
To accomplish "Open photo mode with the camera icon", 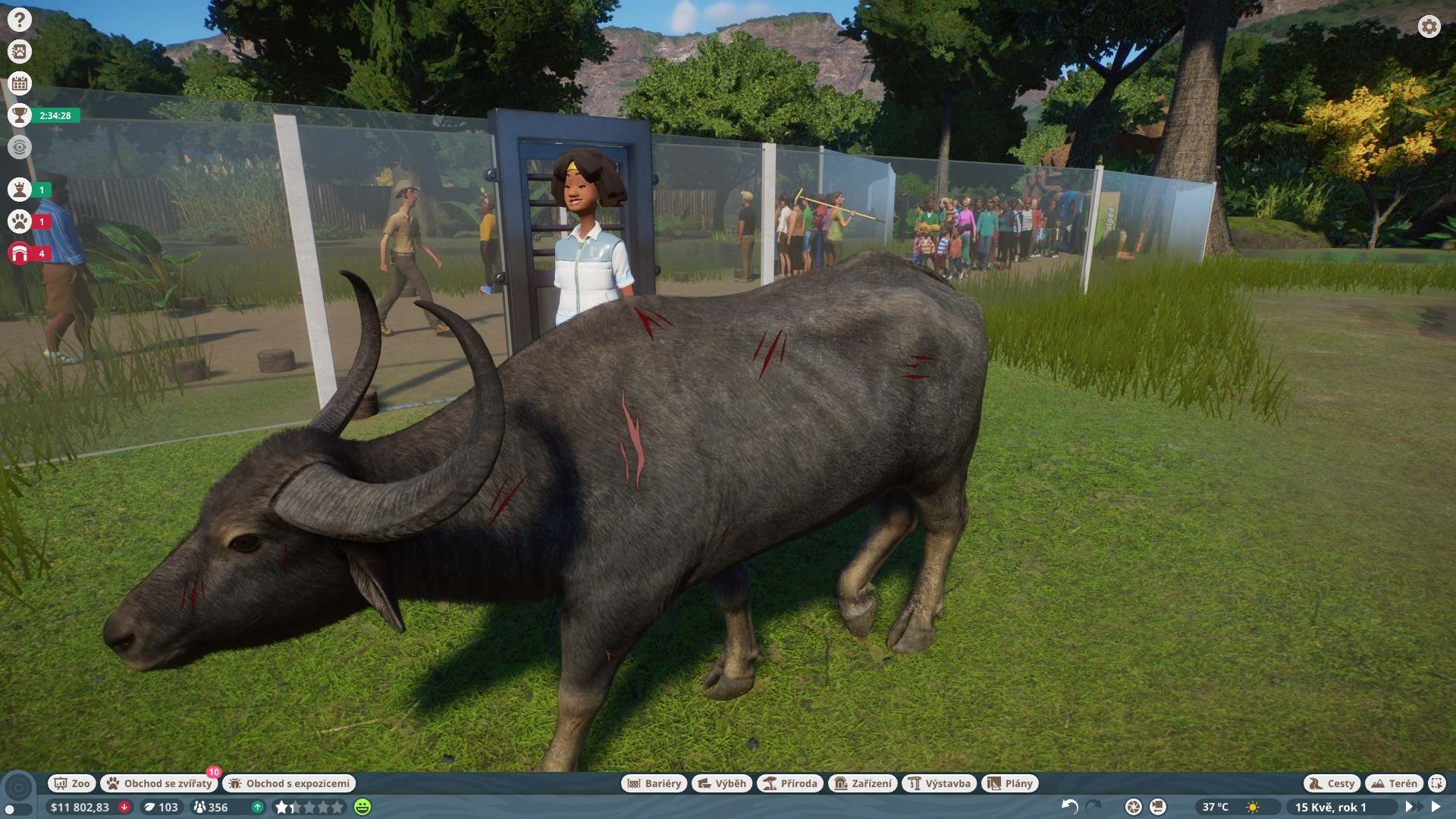I will 1132,807.
